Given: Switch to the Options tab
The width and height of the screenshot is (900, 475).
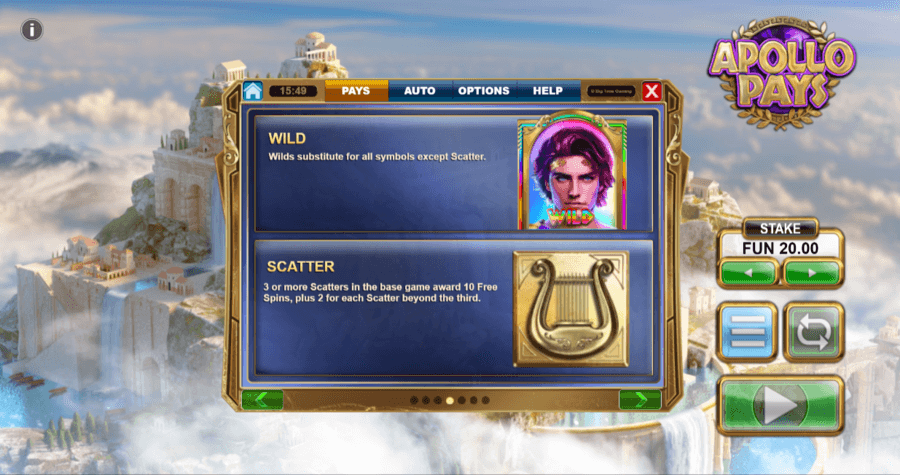Looking at the screenshot, I should [x=484, y=91].
